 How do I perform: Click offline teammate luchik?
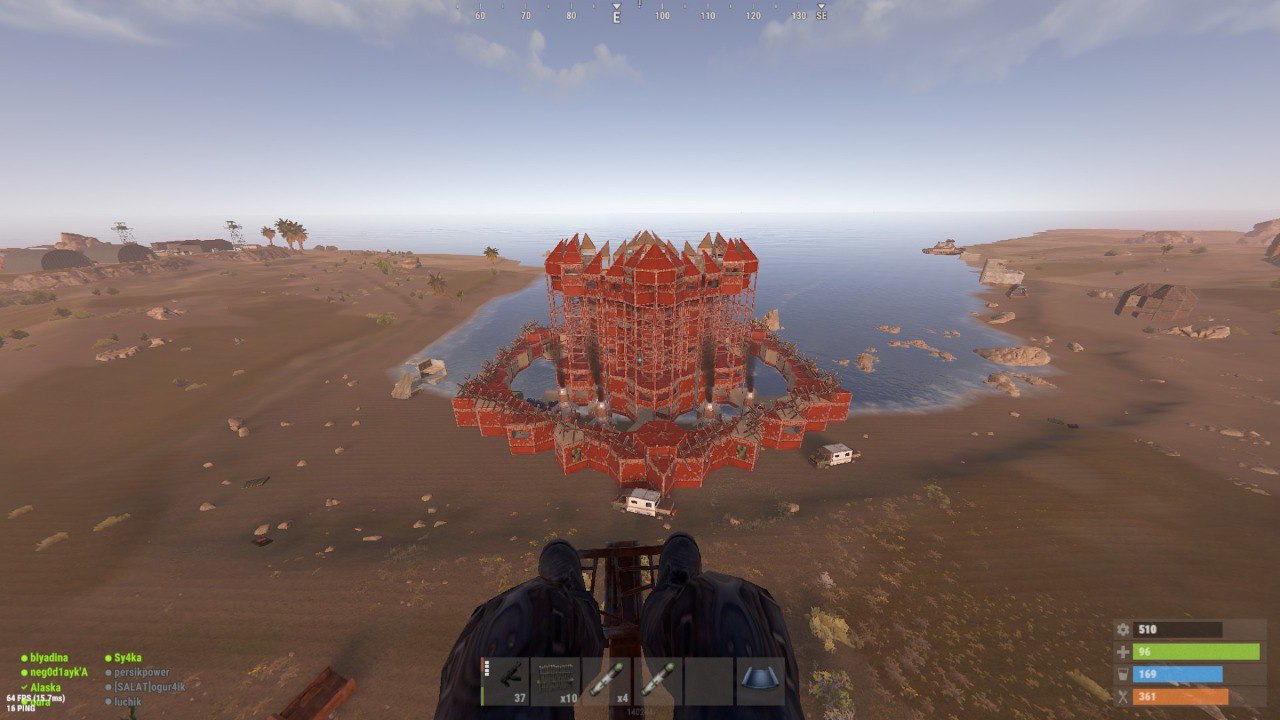click(127, 702)
